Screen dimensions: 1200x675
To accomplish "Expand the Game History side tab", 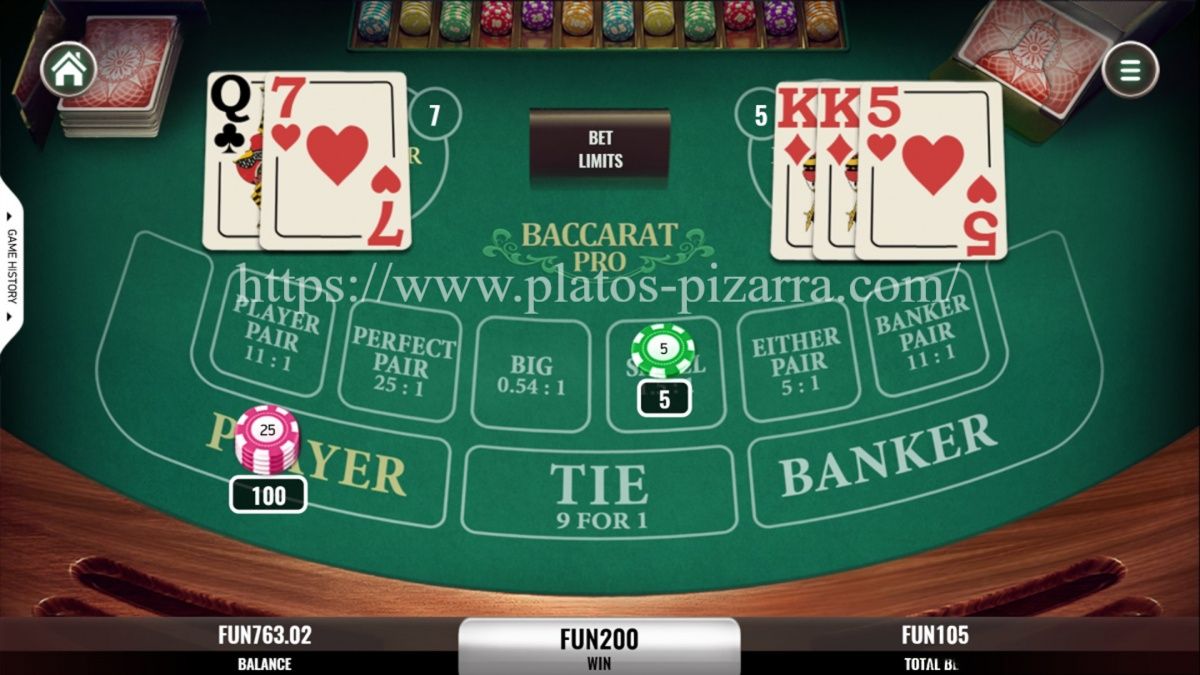I will pyautogui.click(x=12, y=264).
